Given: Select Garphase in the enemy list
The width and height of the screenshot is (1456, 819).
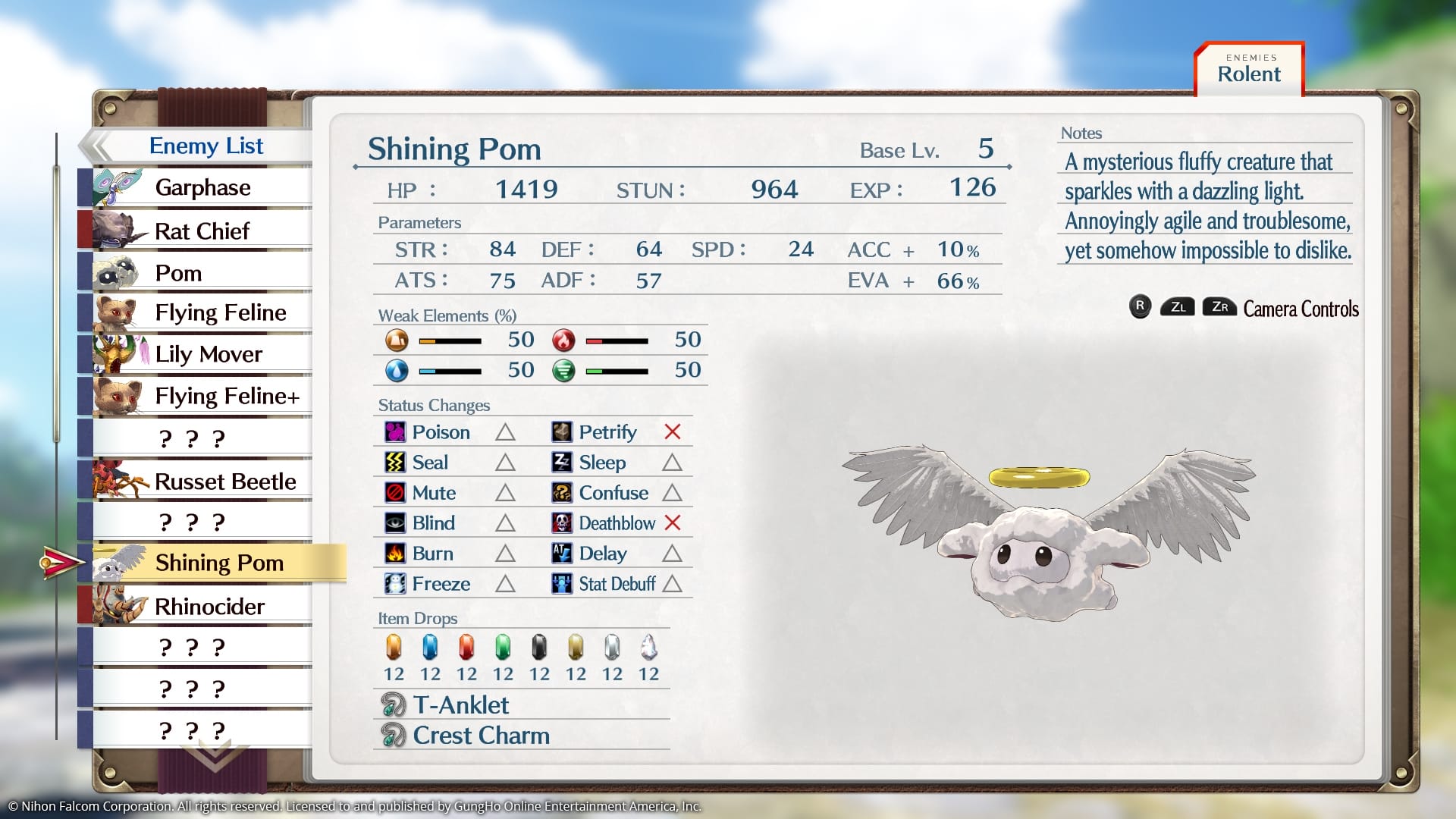Looking at the screenshot, I should (202, 187).
